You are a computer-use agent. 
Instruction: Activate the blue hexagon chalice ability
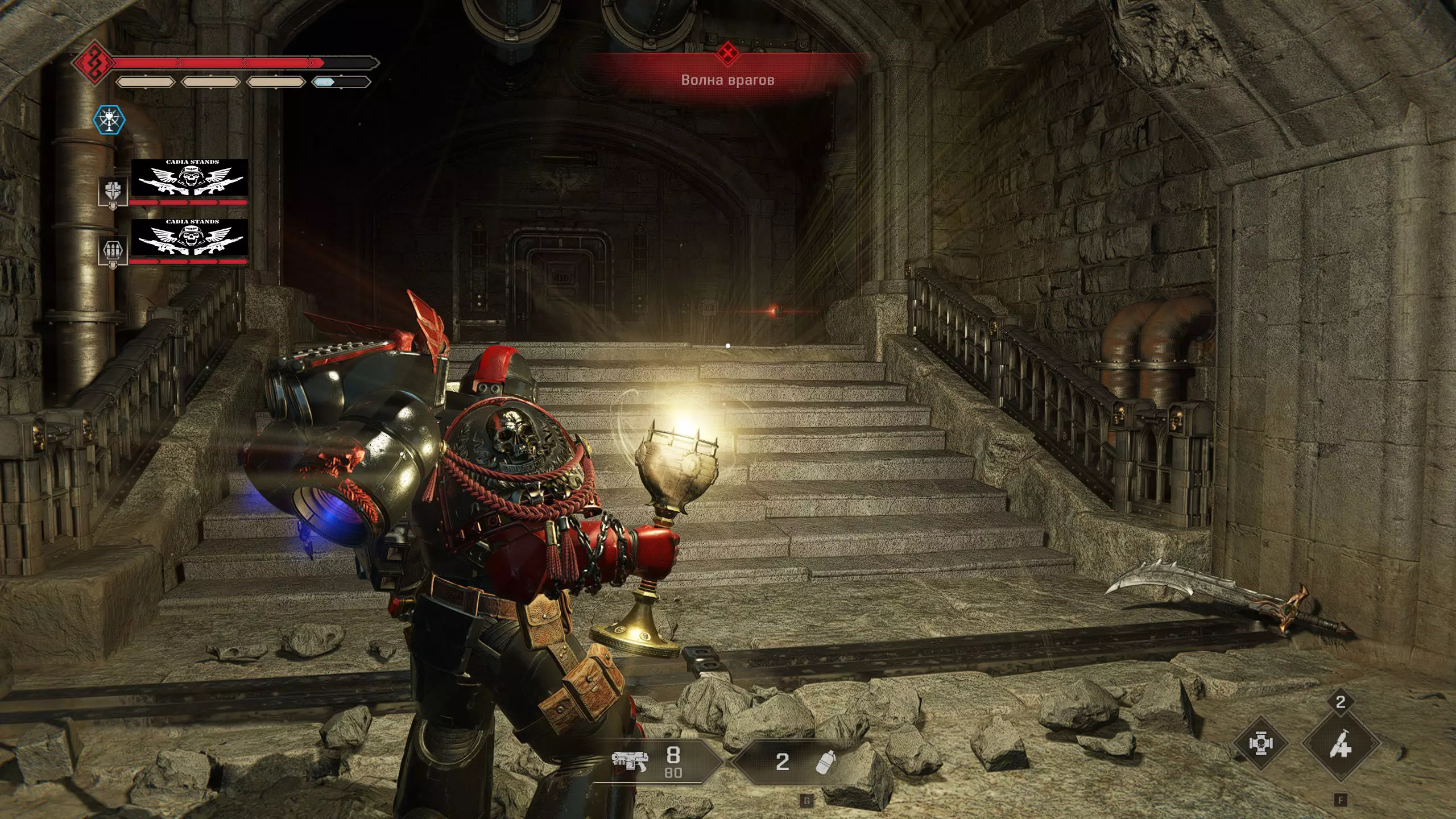[109, 120]
